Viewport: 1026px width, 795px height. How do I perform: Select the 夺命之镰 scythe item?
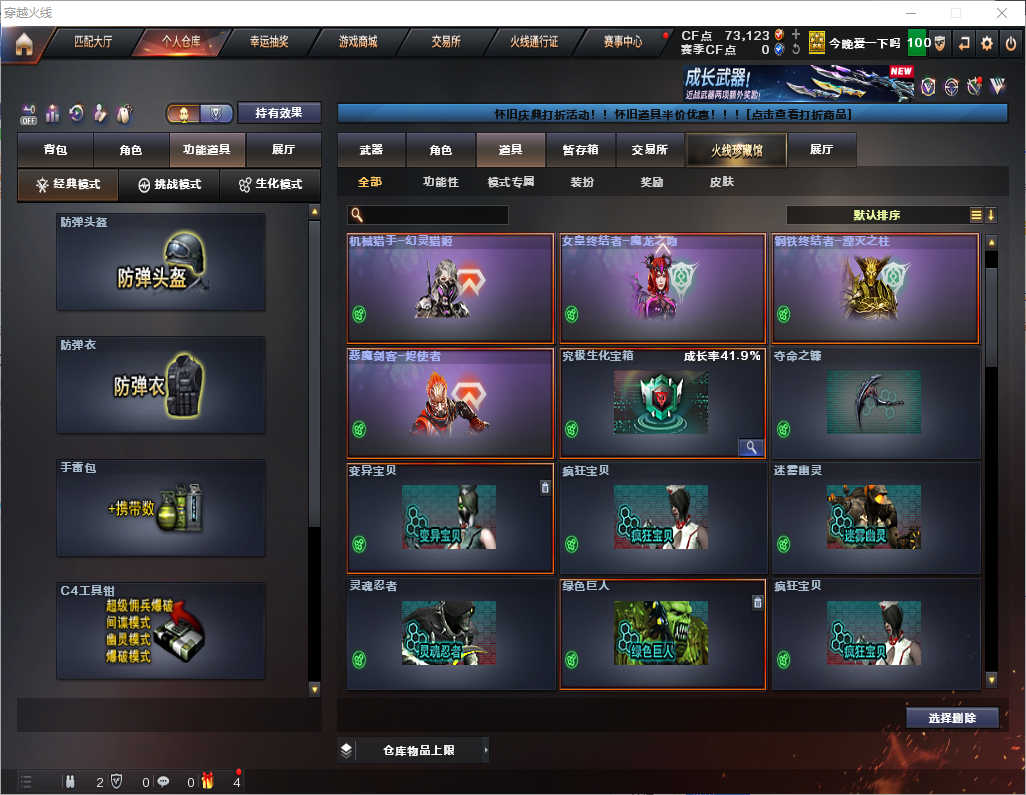point(875,403)
